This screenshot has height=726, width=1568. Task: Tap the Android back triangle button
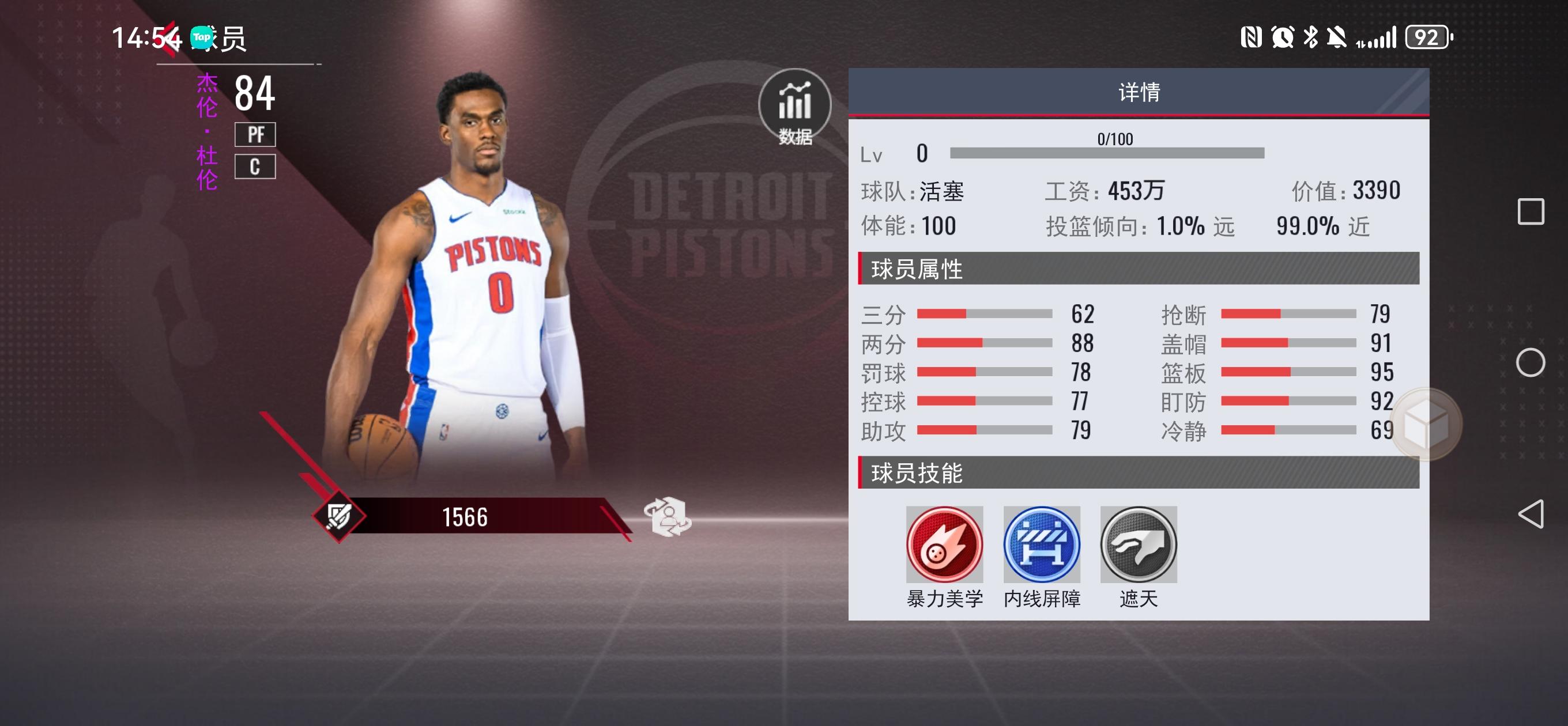pos(1531,514)
